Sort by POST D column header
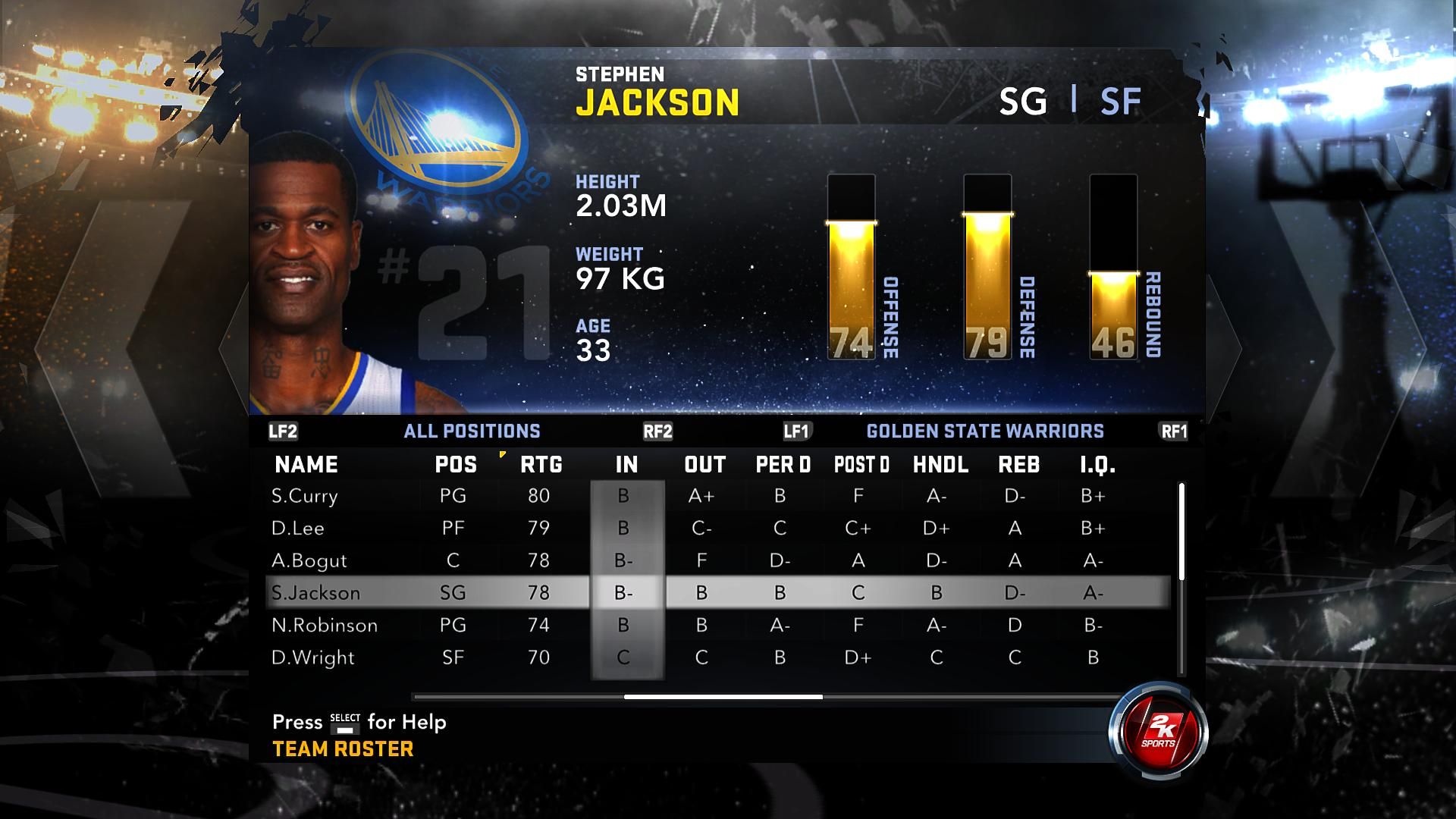This screenshot has width=1456, height=819. coord(861,465)
